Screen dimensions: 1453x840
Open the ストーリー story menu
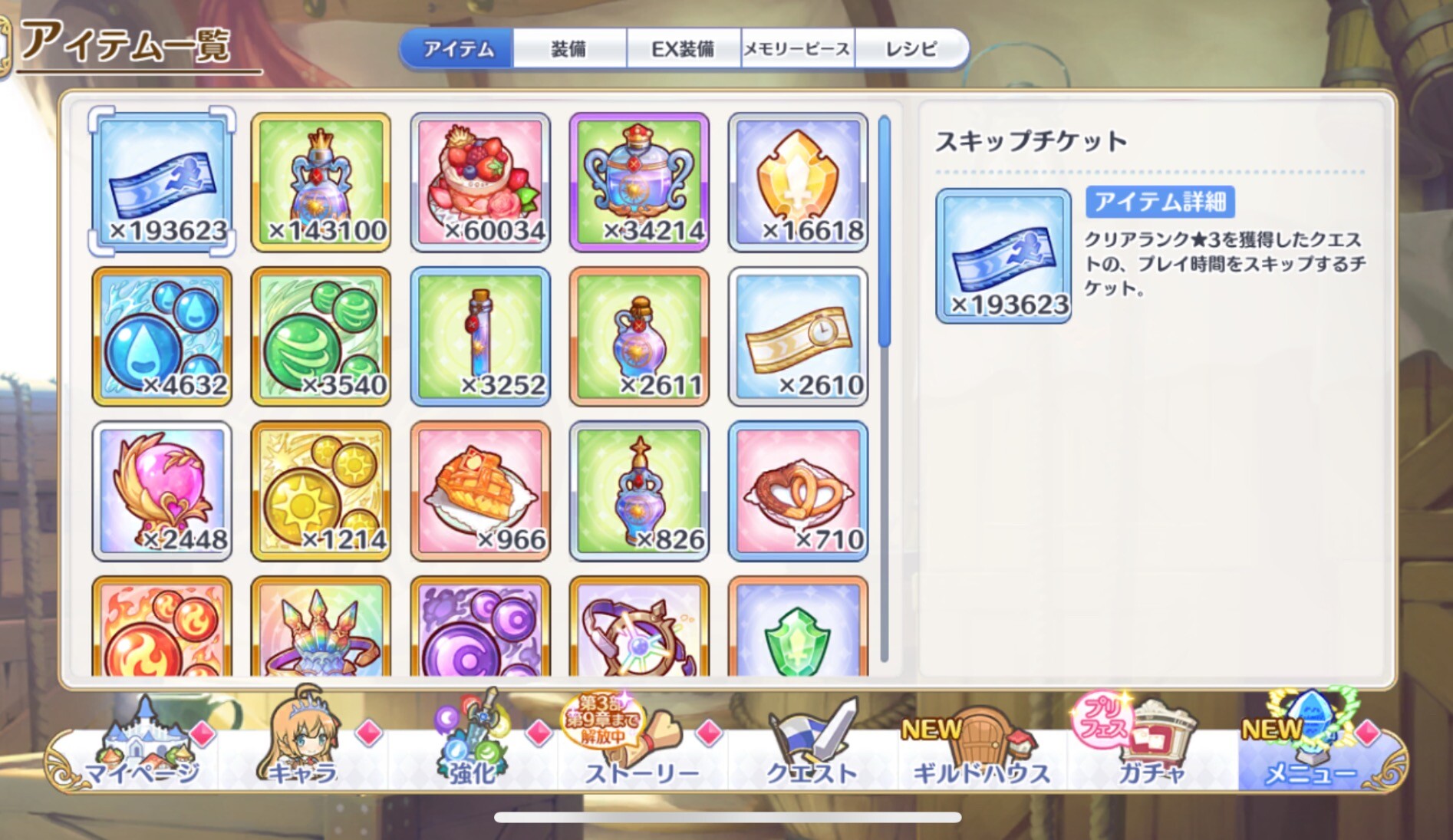tap(641, 748)
